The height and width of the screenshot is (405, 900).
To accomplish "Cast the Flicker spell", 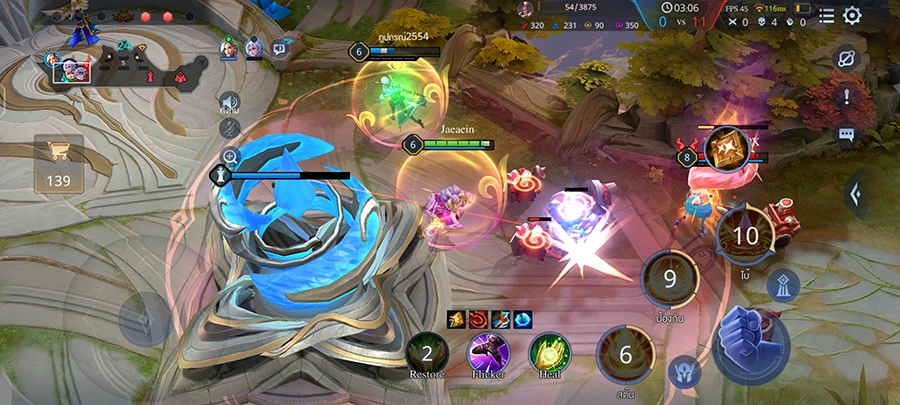I will [488, 353].
